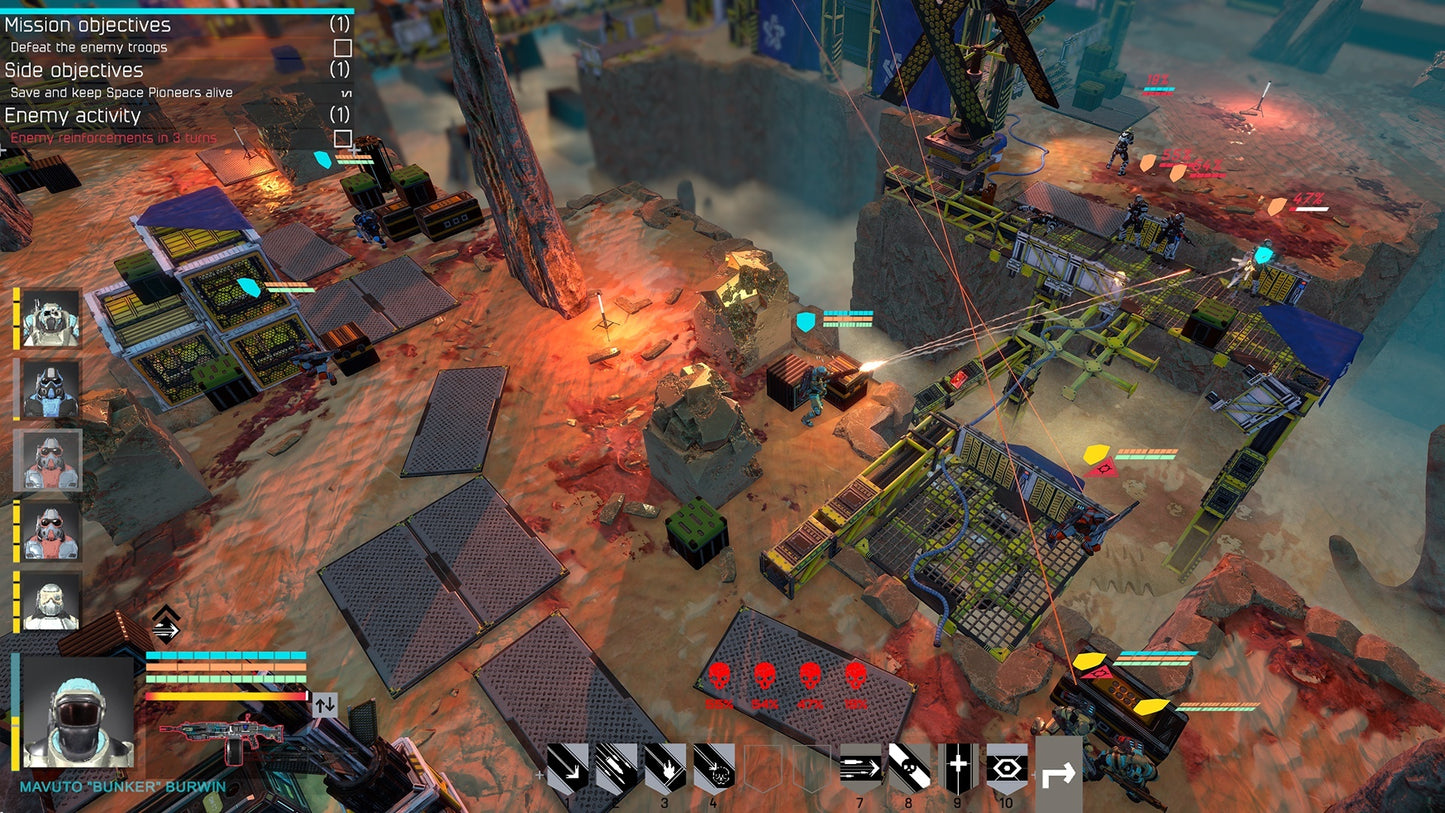Screen dimensions: 1445x813
Task: Expand the Enemy activity section
Action: click(x=72, y=115)
